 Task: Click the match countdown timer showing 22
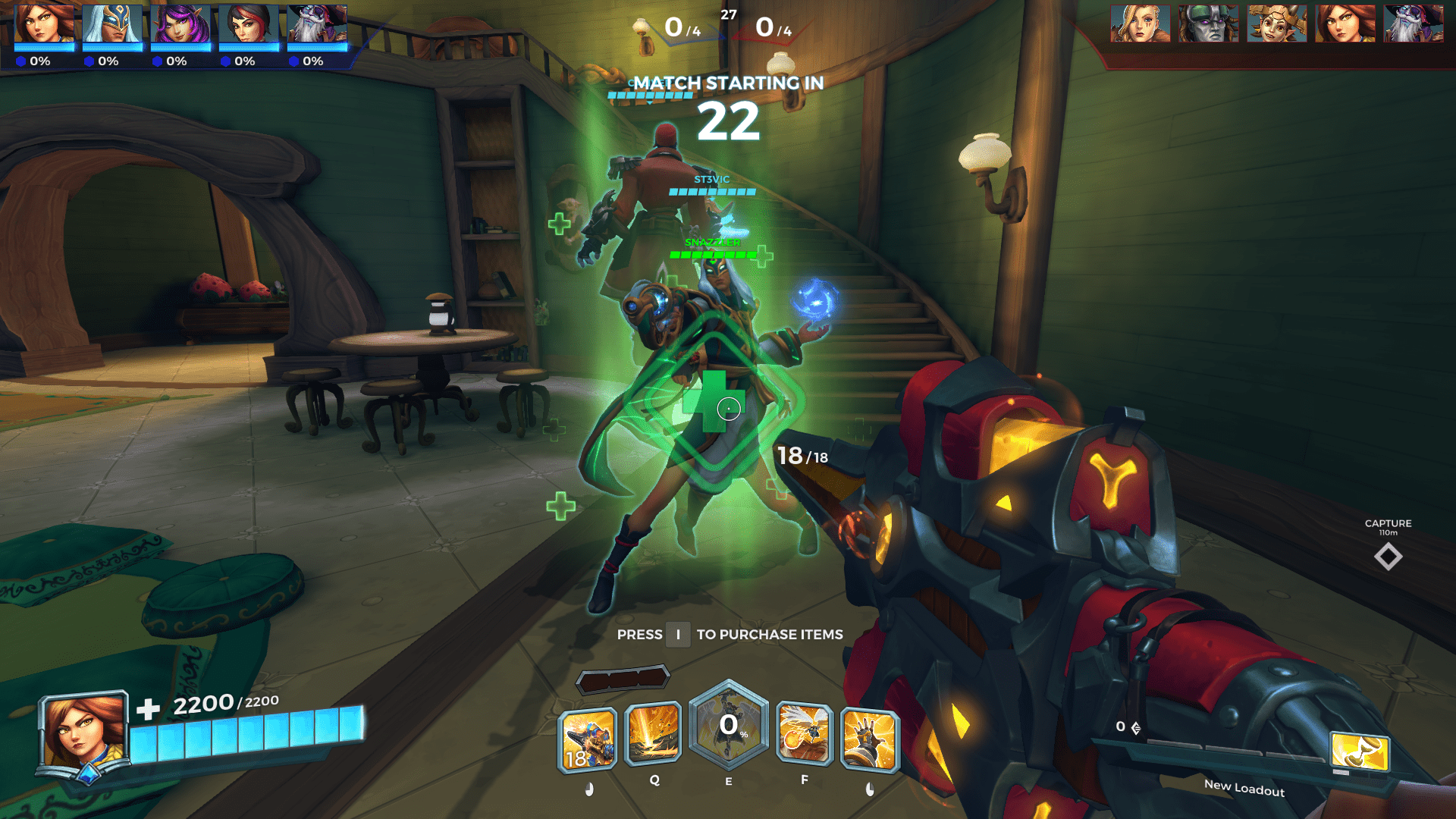(727, 121)
